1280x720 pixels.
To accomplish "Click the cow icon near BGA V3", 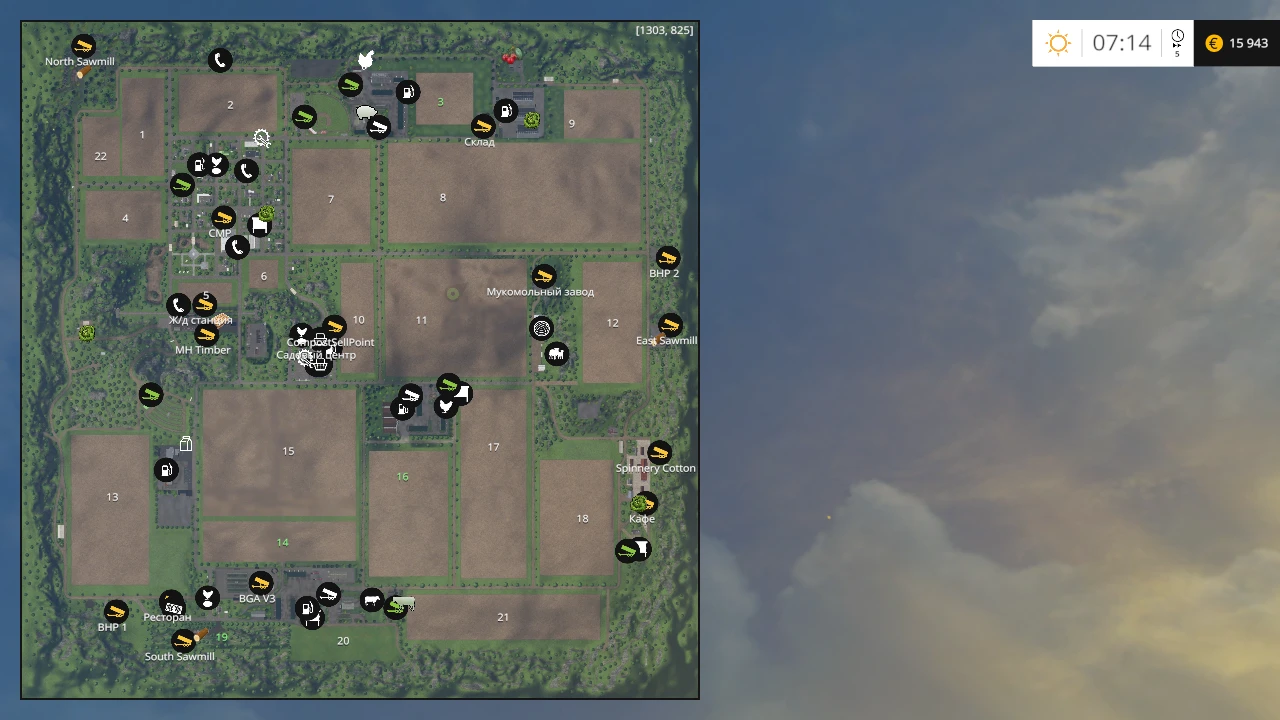I will pyautogui.click(x=372, y=600).
